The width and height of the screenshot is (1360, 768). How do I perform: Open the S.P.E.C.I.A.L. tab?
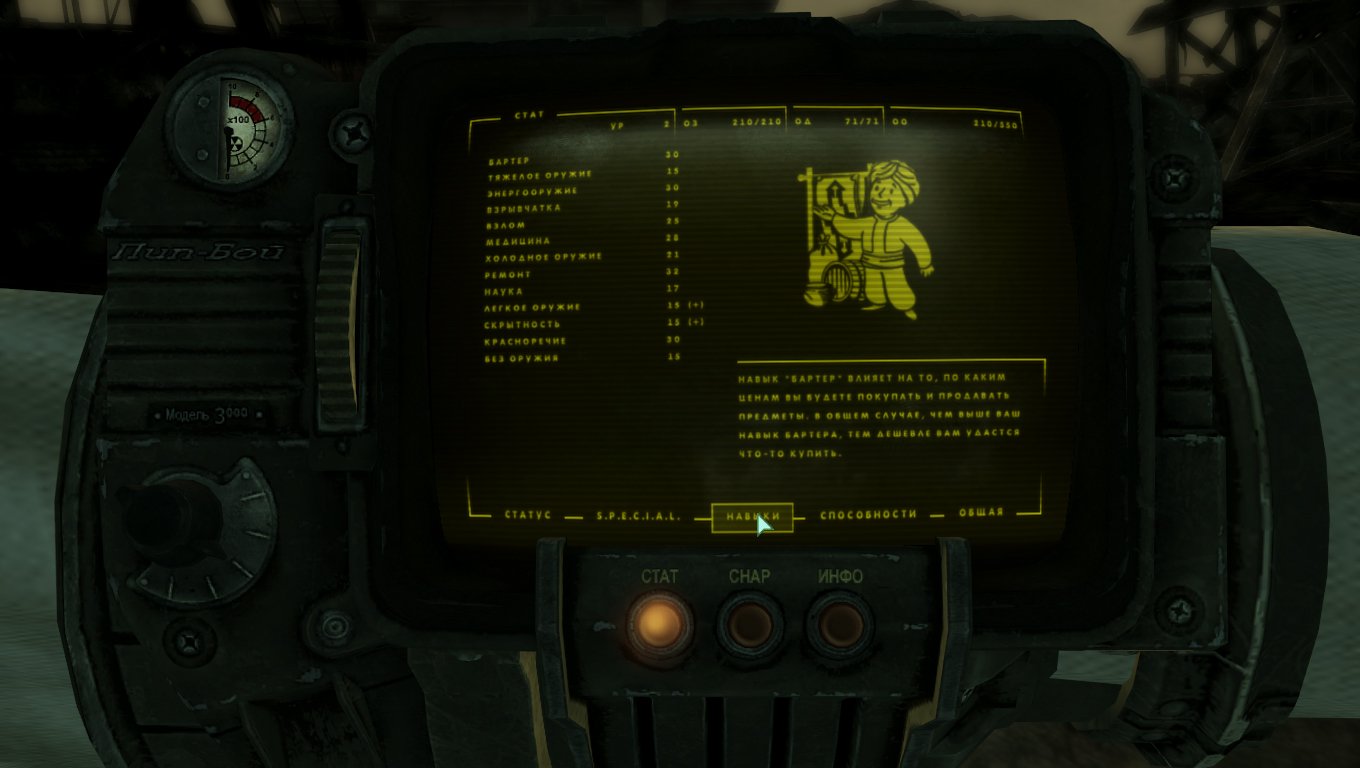coord(638,516)
